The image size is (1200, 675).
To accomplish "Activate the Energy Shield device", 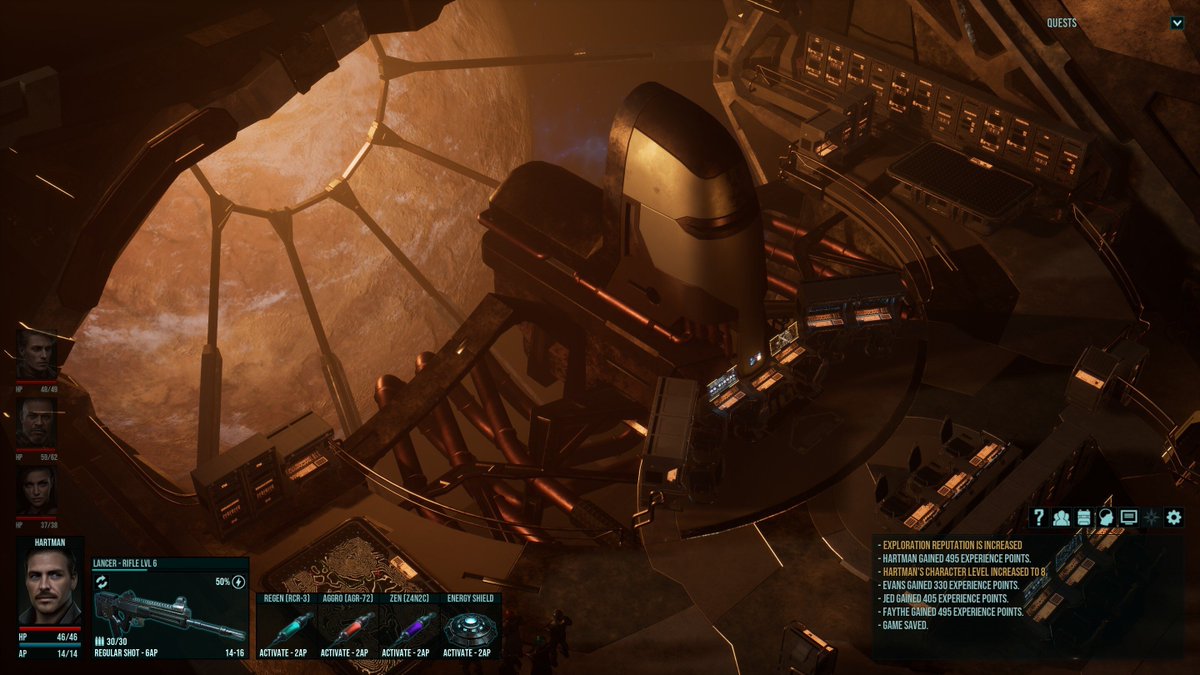I will click(x=470, y=627).
